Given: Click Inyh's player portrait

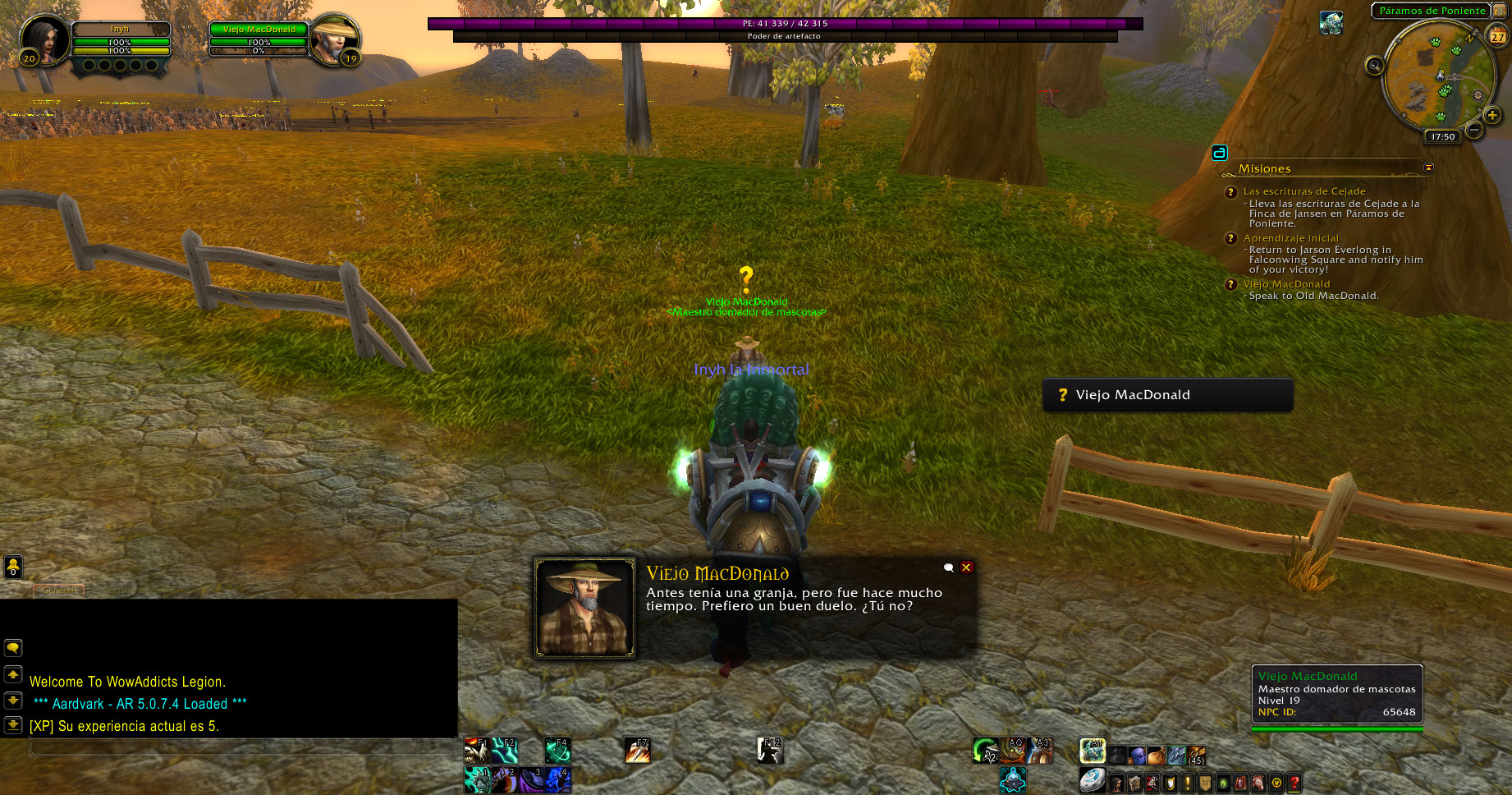Looking at the screenshot, I should tap(44, 39).
